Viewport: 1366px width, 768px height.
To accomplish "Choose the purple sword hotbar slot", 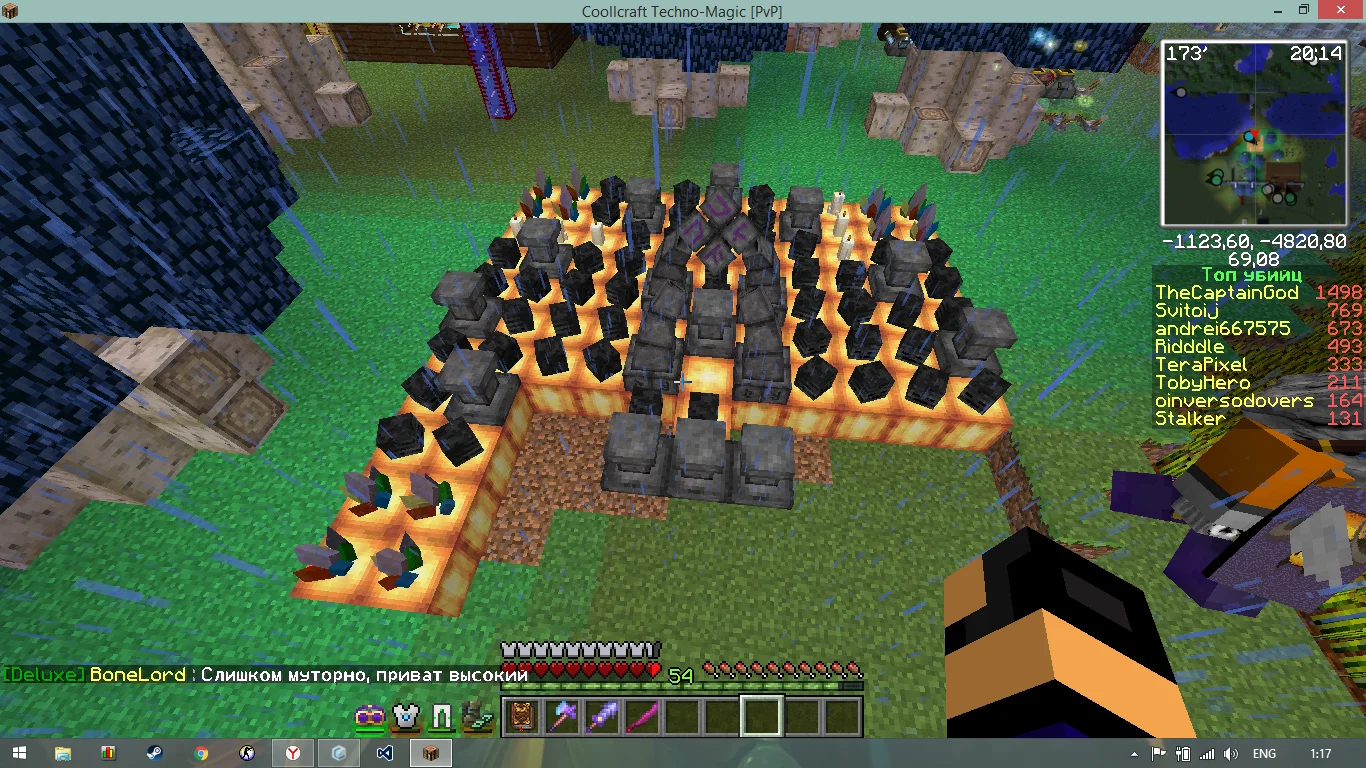I will point(602,716).
